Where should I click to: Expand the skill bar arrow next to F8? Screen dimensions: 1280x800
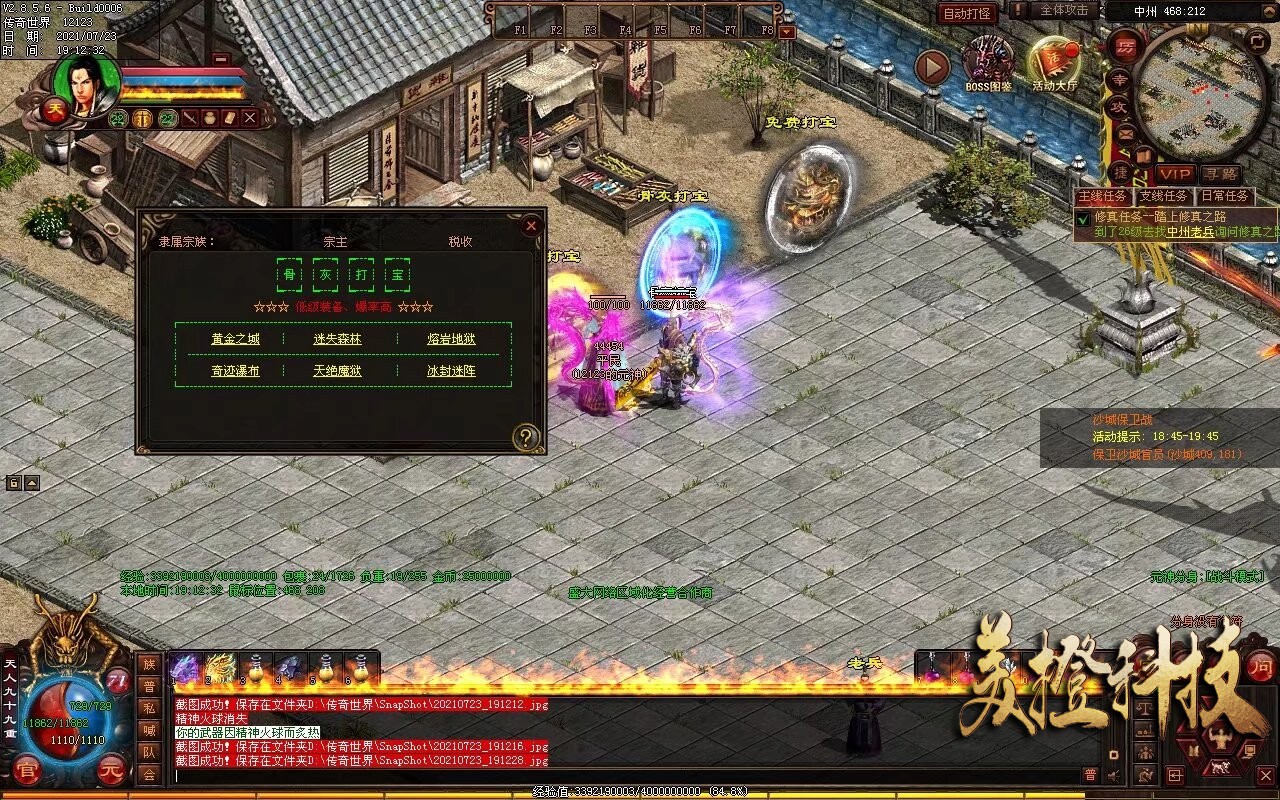786,32
